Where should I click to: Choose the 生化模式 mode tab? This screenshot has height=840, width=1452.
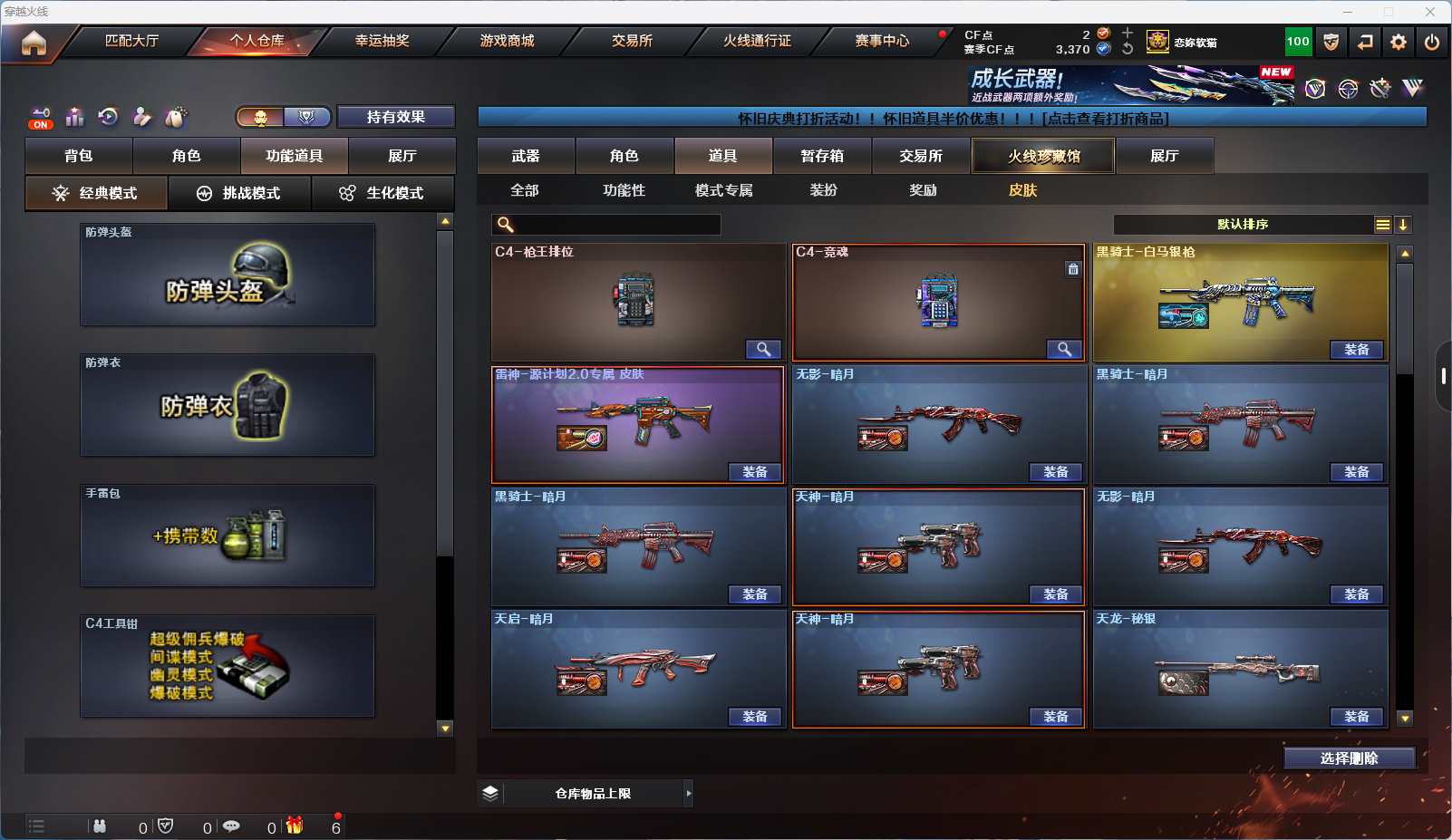(382, 193)
